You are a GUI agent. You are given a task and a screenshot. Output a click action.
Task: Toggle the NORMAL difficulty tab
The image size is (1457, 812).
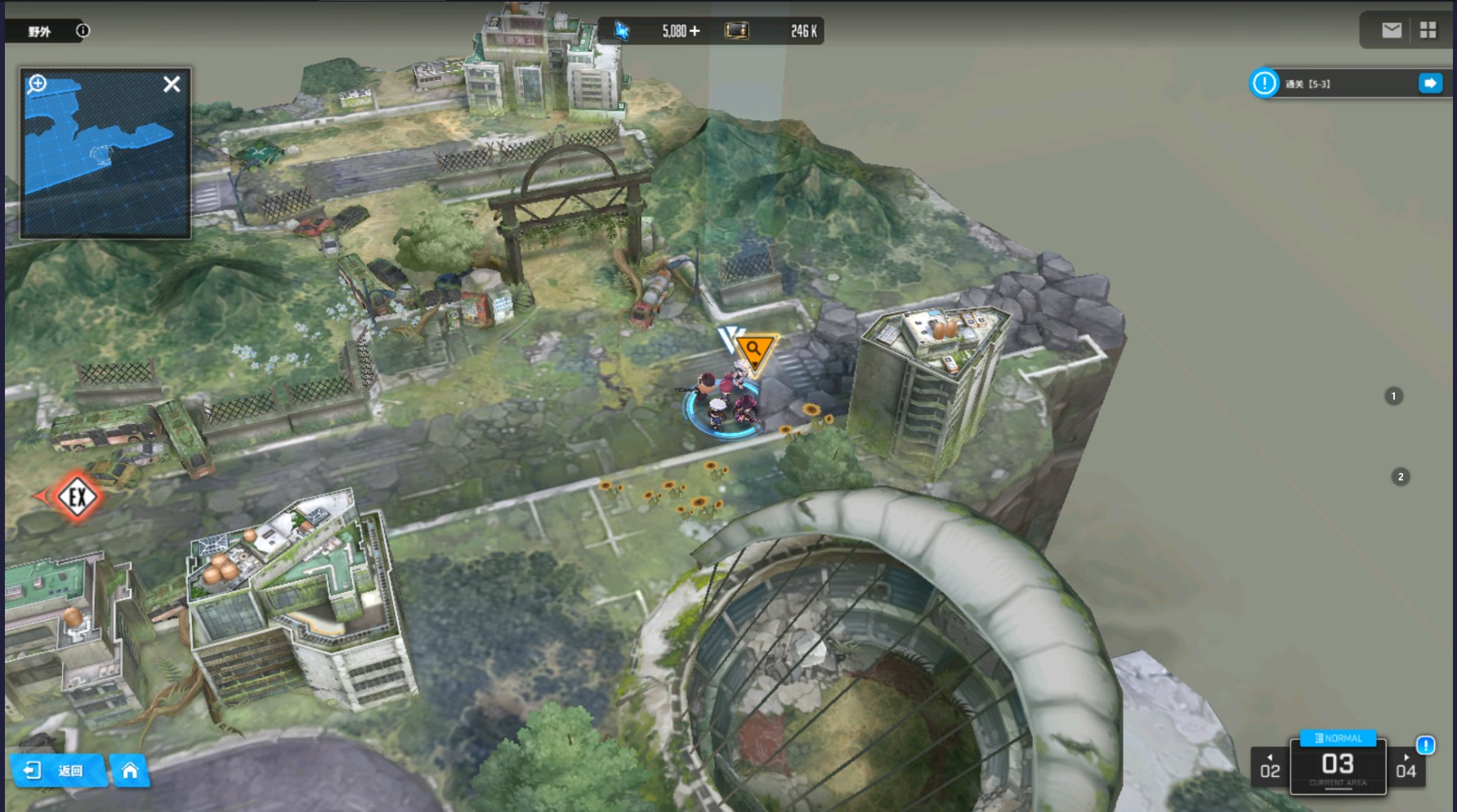1338,738
